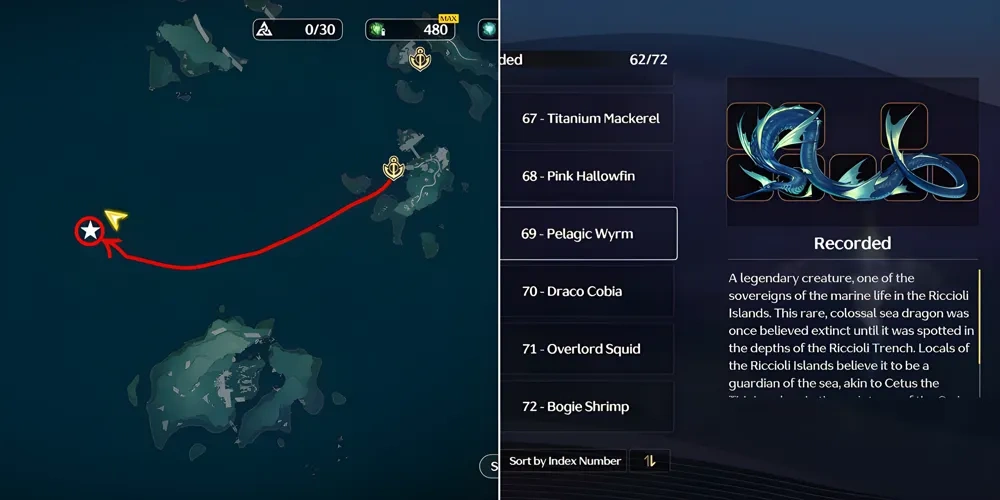Click the white star map marker
Viewport: 1000px width, 500px height.
(x=90, y=231)
